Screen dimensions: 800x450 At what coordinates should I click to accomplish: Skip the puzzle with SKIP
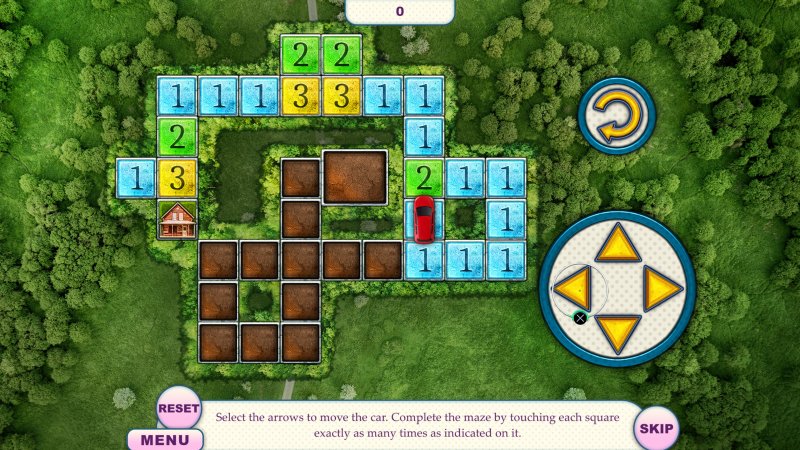[656, 428]
